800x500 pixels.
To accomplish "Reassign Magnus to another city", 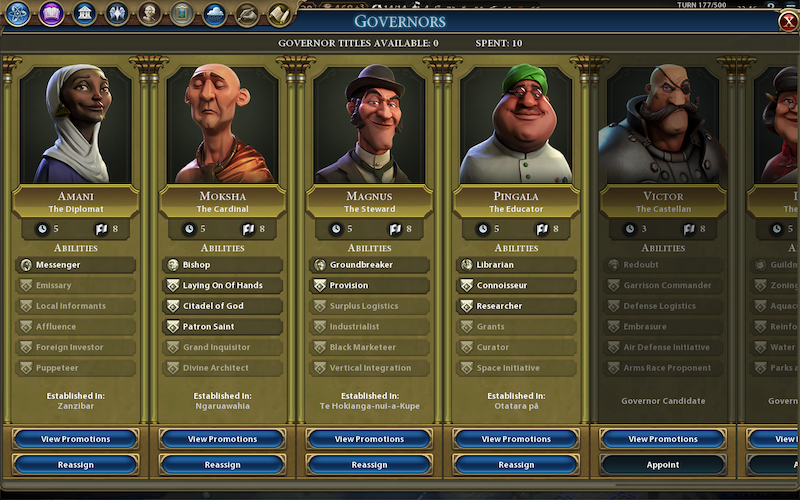I will pyautogui.click(x=369, y=464).
